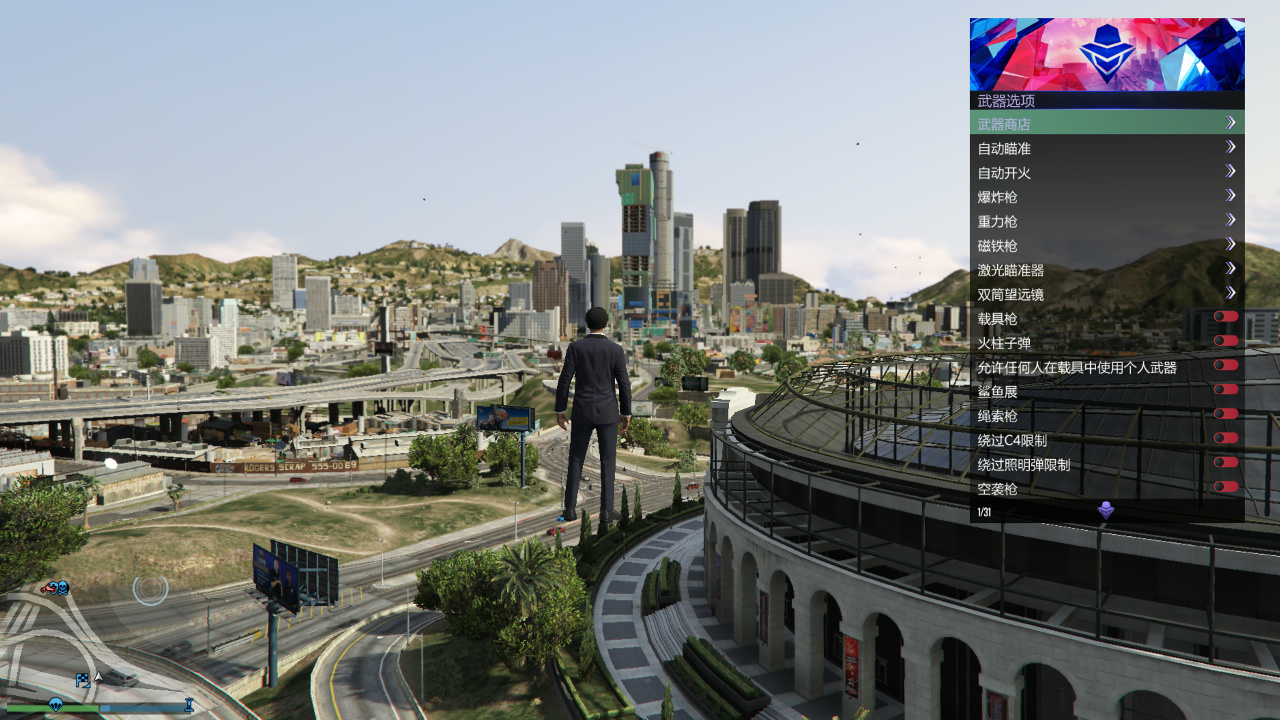Image resolution: width=1280 pixels, height=720 pixels.
Task: Open the 爆炸枪 submenu arrow
Action: [1231, 195]
